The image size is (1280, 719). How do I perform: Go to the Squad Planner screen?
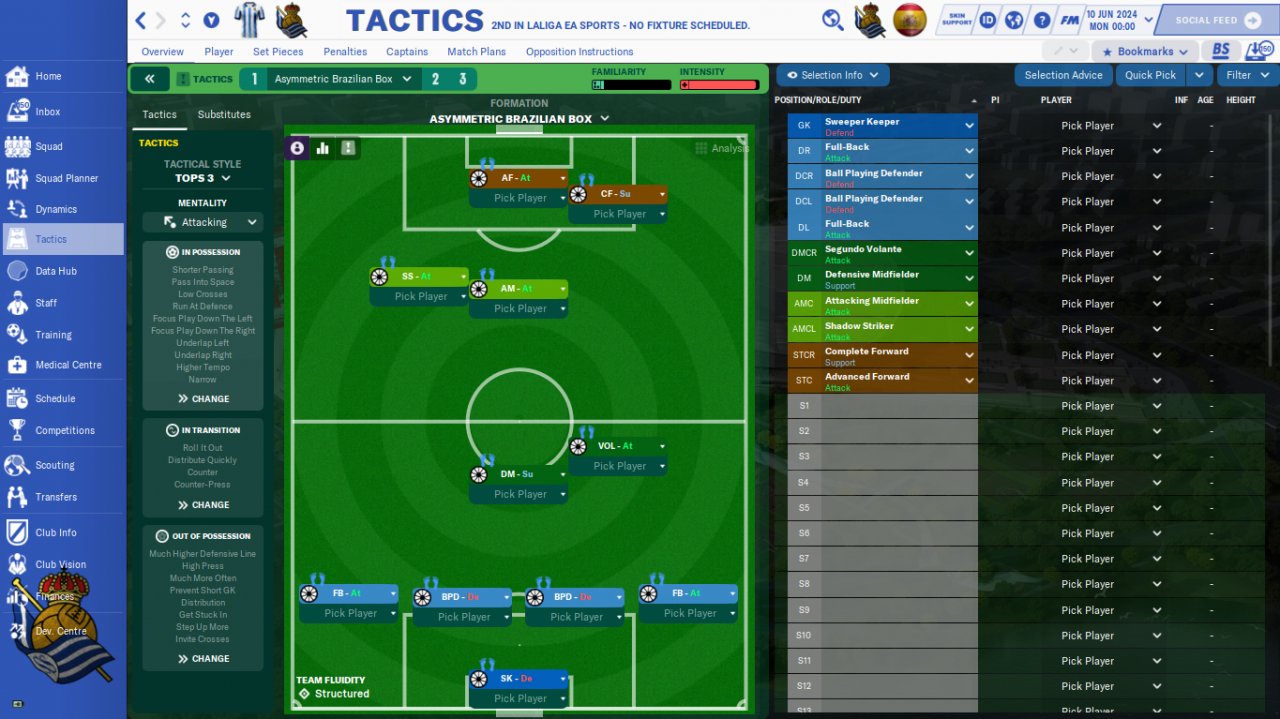[x=66, y=178]
